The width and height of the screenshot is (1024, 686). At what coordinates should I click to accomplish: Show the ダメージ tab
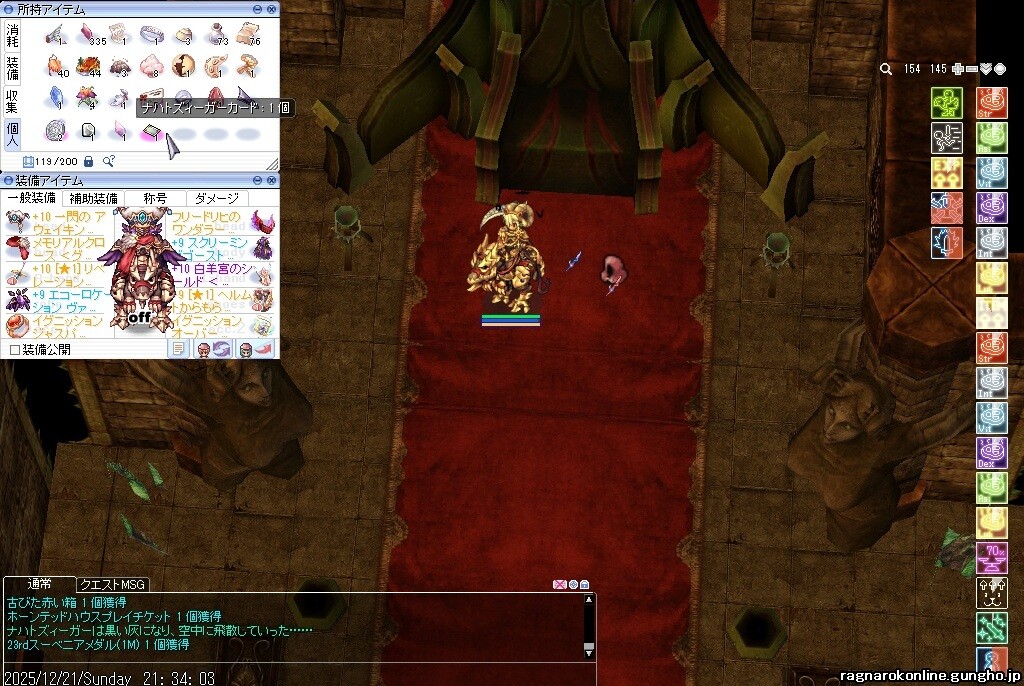pos(217,198)
